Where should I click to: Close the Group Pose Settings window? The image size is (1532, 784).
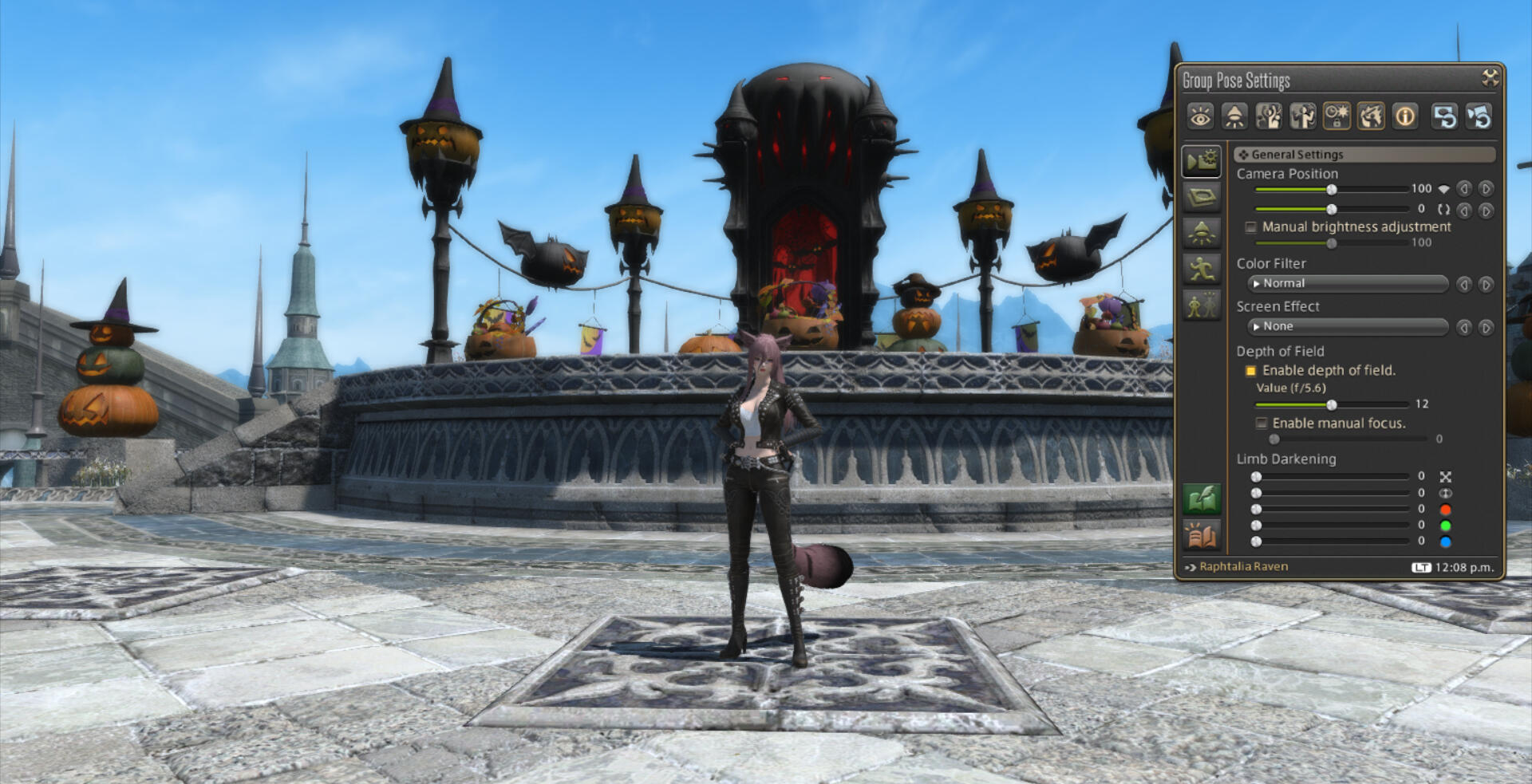(1489, 77)
